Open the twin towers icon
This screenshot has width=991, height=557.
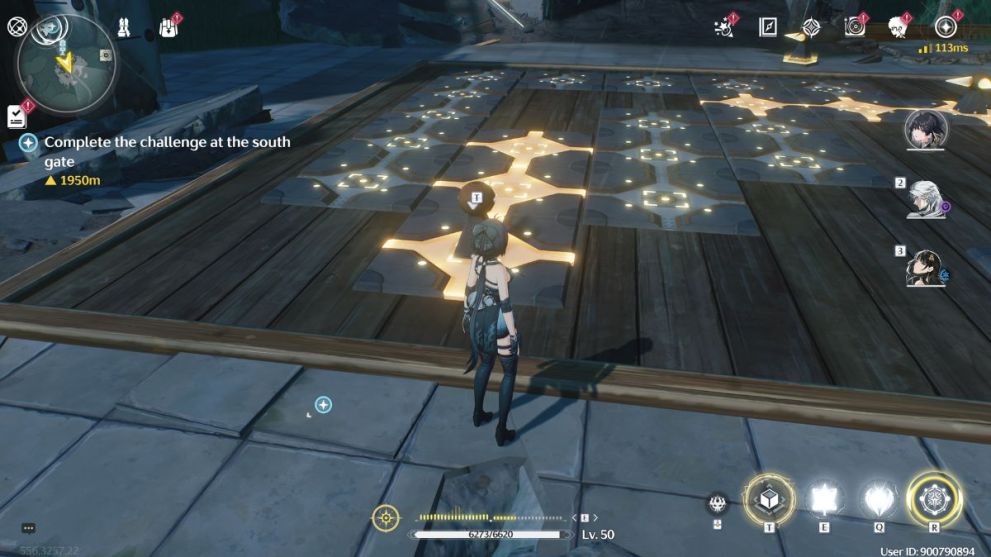click(124, 27)
